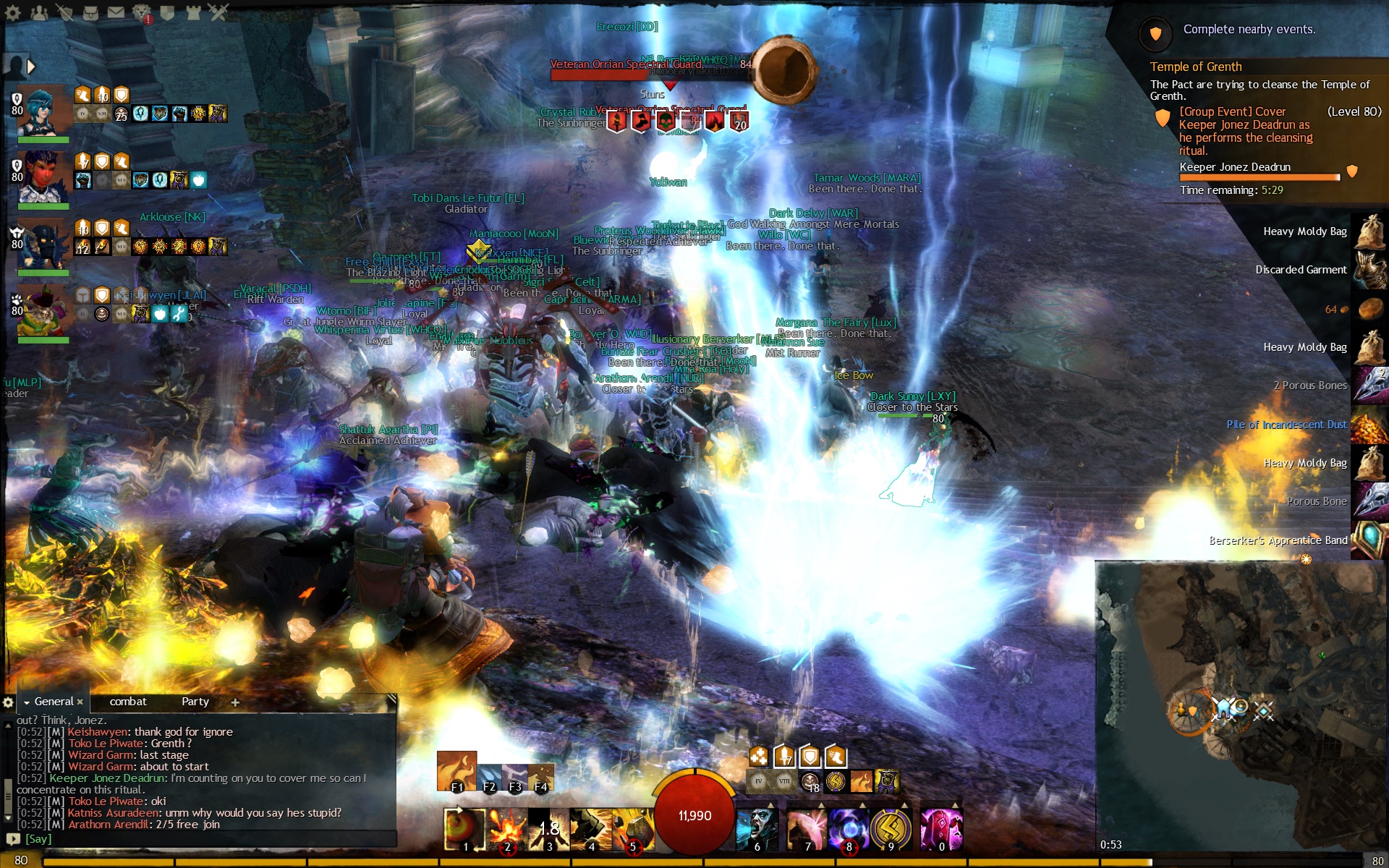The height and width of the screenshot is (868, 1389).
Task: Open the mail envelope icon
Action: pos(116,12)
